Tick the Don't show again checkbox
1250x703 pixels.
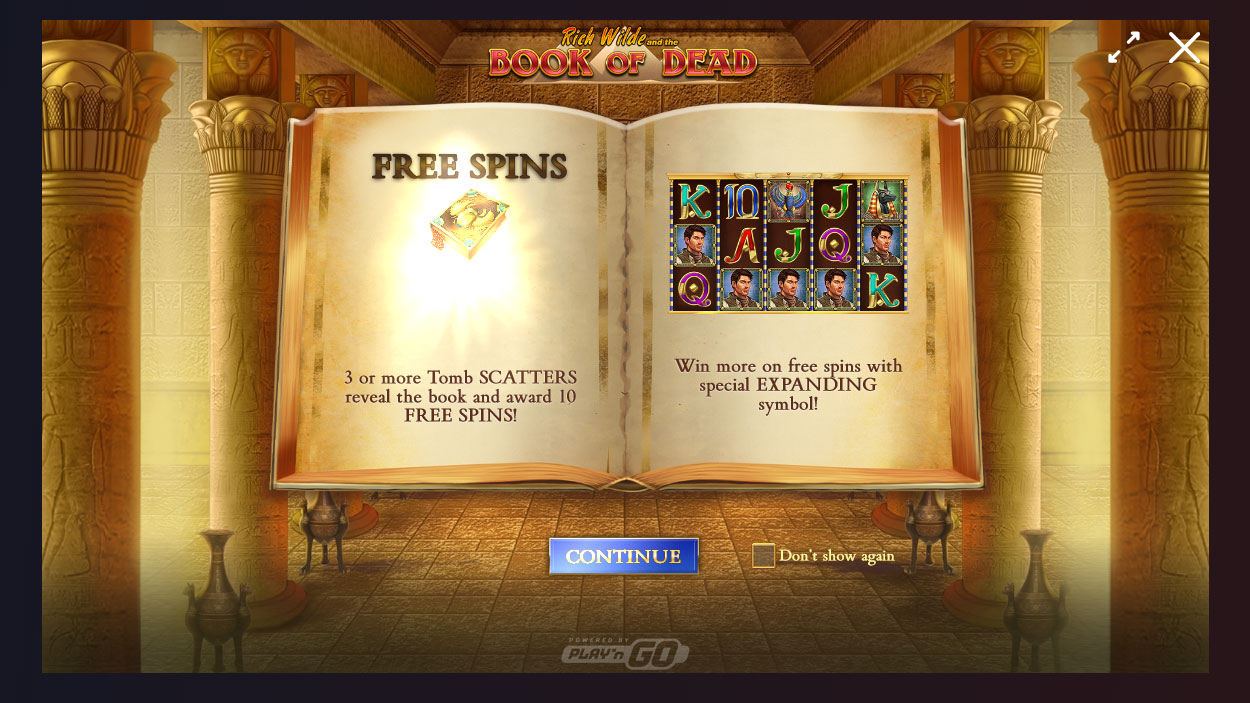[763, 556]
